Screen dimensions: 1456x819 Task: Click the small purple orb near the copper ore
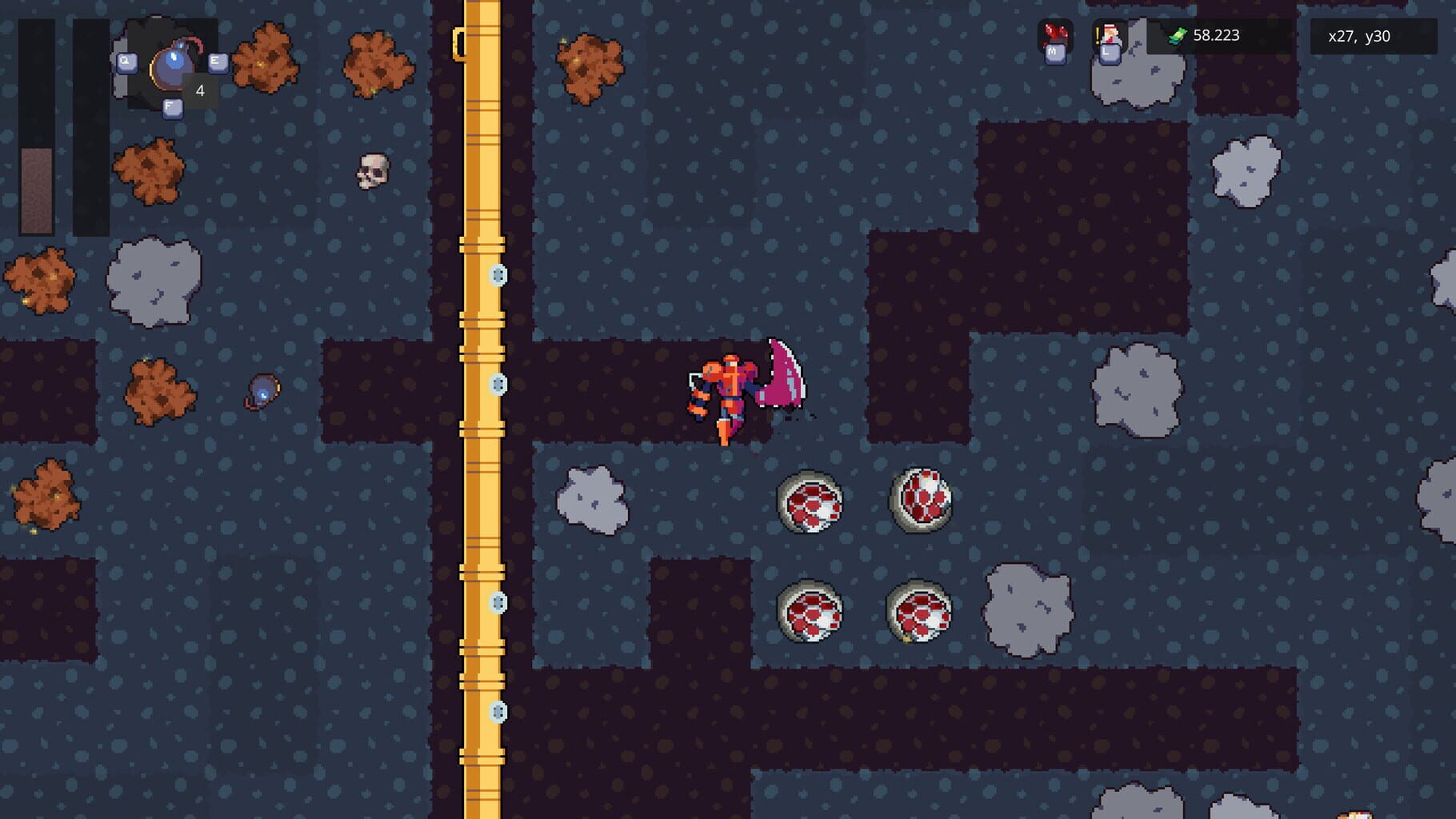click(262, 391)
